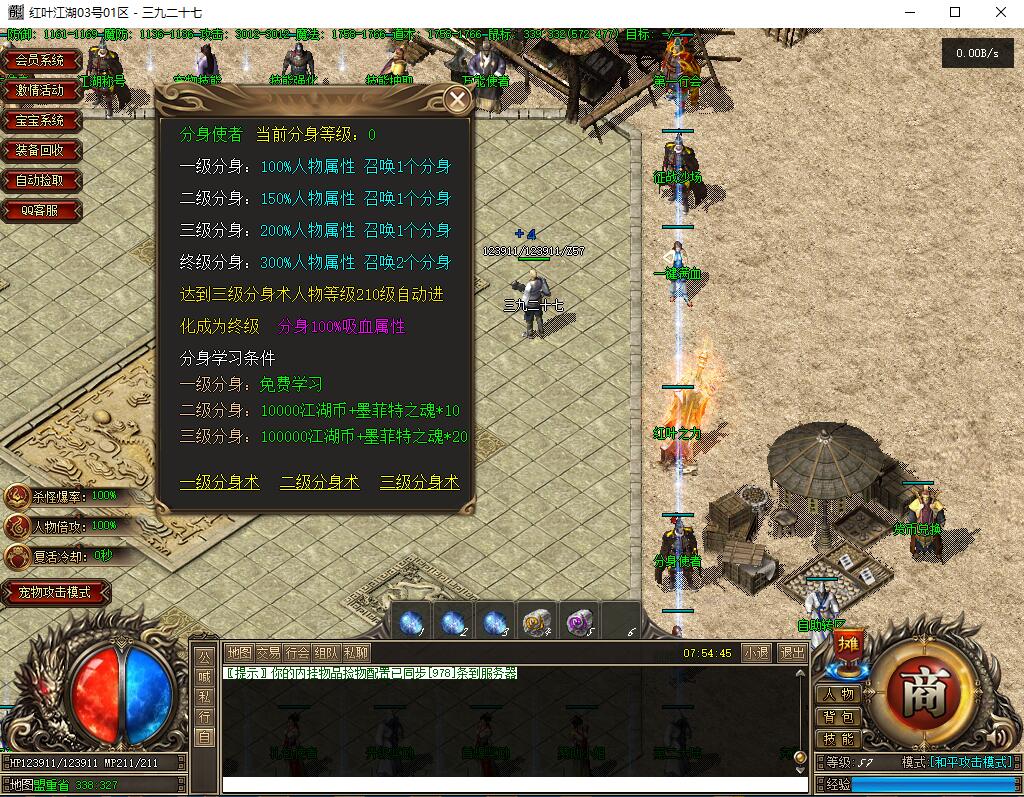The width and height of the screenshot is (1024, 797).
Task: Select the 二级分身术 option
Action: [x=319, y=482]
